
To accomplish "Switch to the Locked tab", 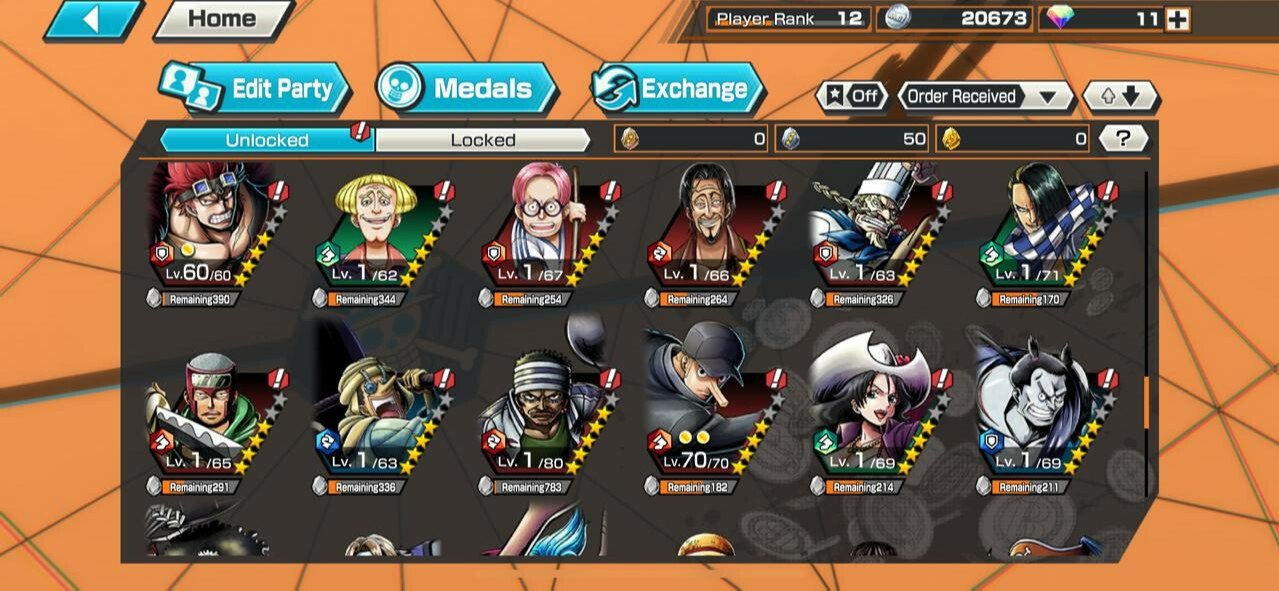I will 482,140.
